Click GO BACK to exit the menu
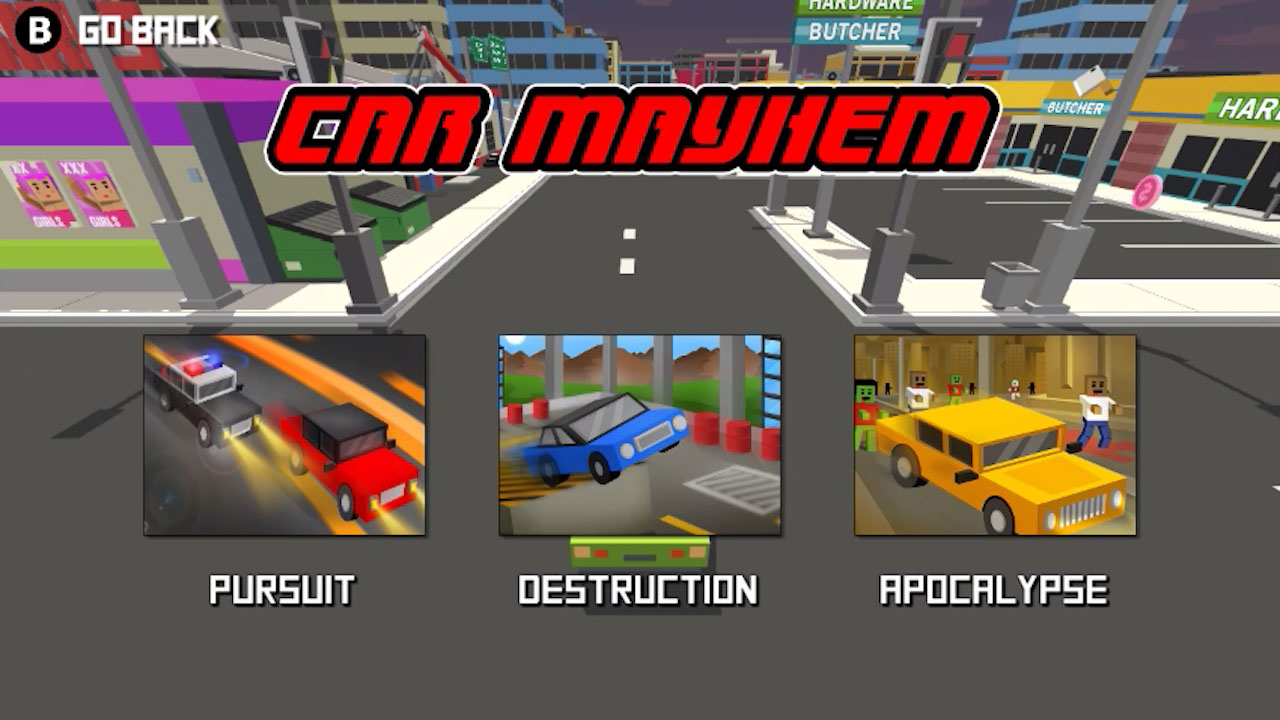 tap(143, 30)
